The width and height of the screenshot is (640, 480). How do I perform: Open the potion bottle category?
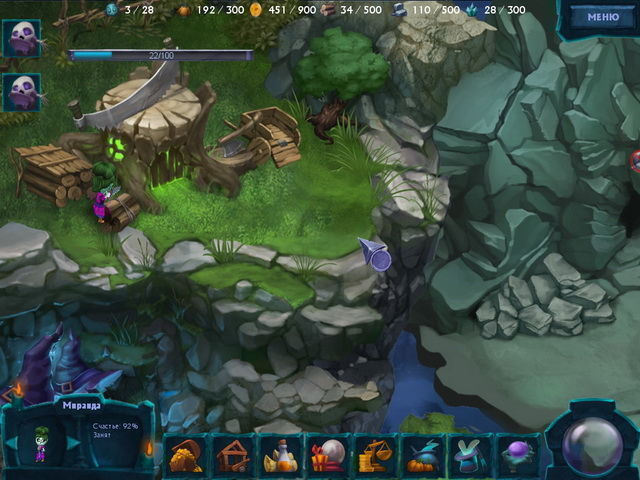pyautogui.click(x=281, y=457)
